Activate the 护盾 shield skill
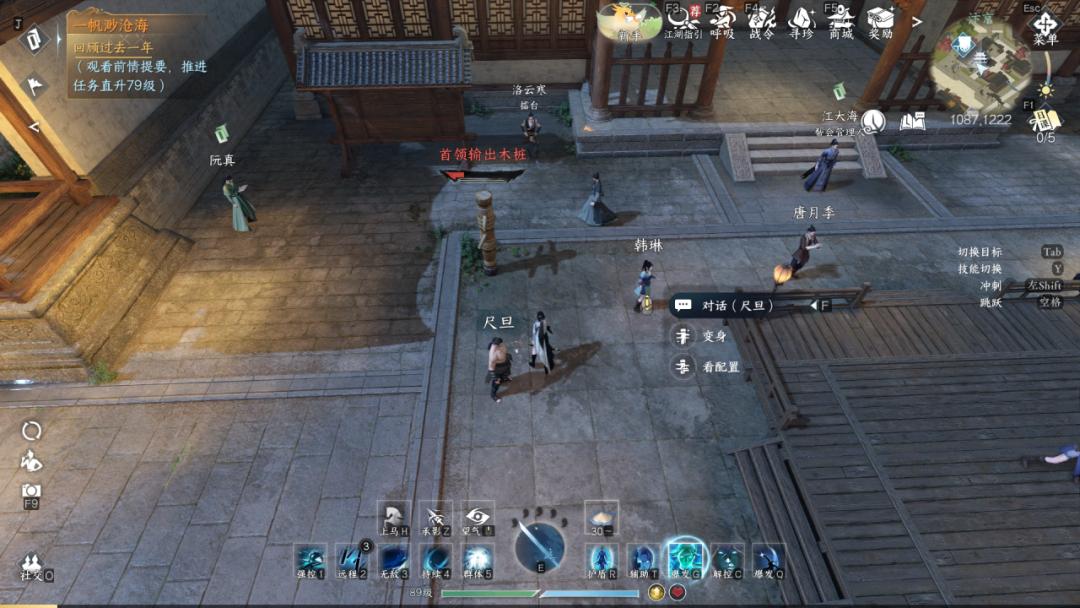The width and height of the screenshot is (1080, 608). point(601,560)
